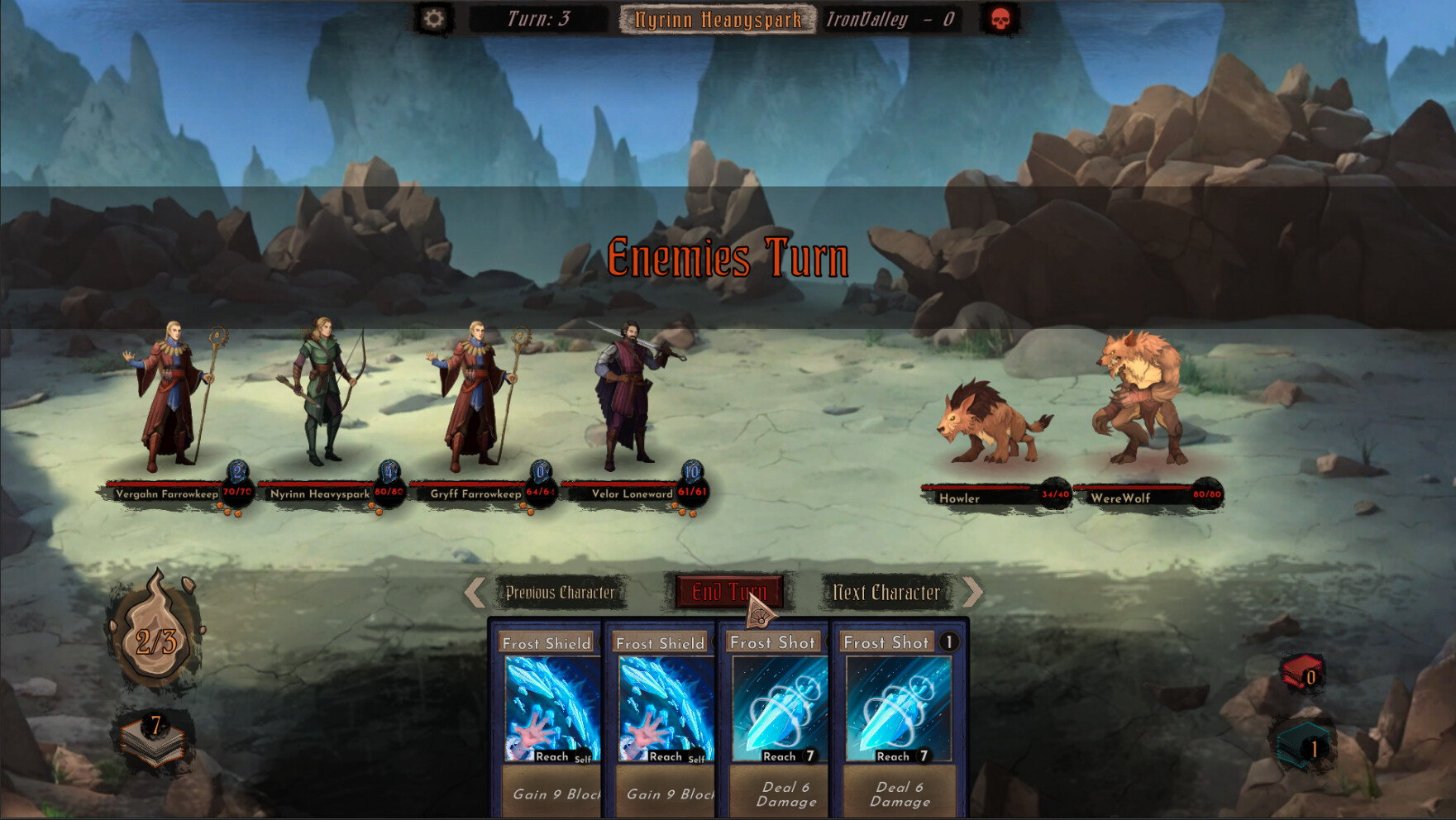Click the red skull icon in the top bar

click(1000, 17)
